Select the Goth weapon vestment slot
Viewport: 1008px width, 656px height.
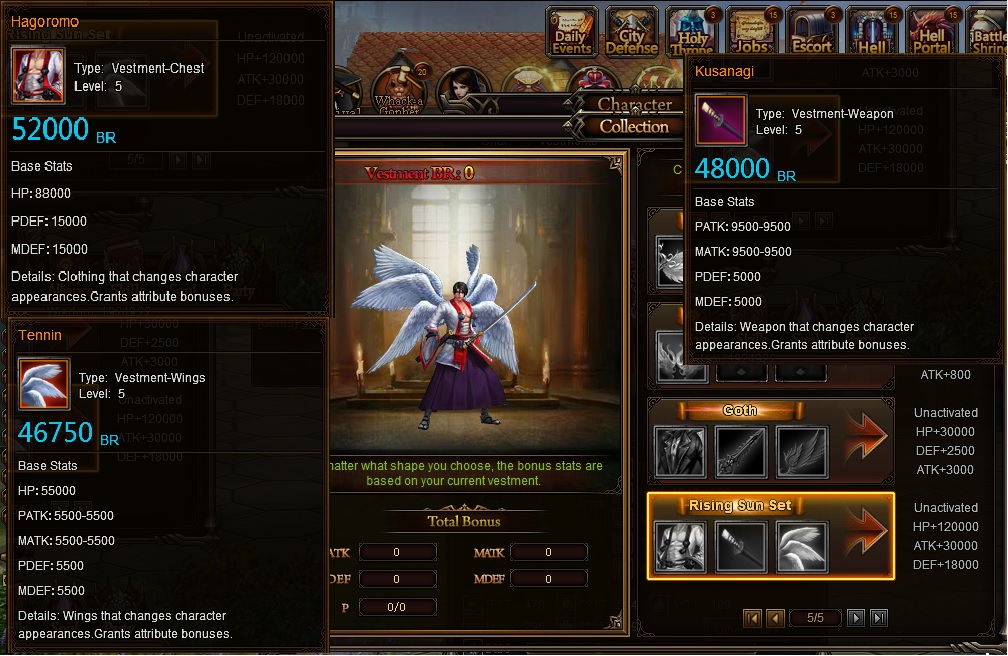point(741,452)
